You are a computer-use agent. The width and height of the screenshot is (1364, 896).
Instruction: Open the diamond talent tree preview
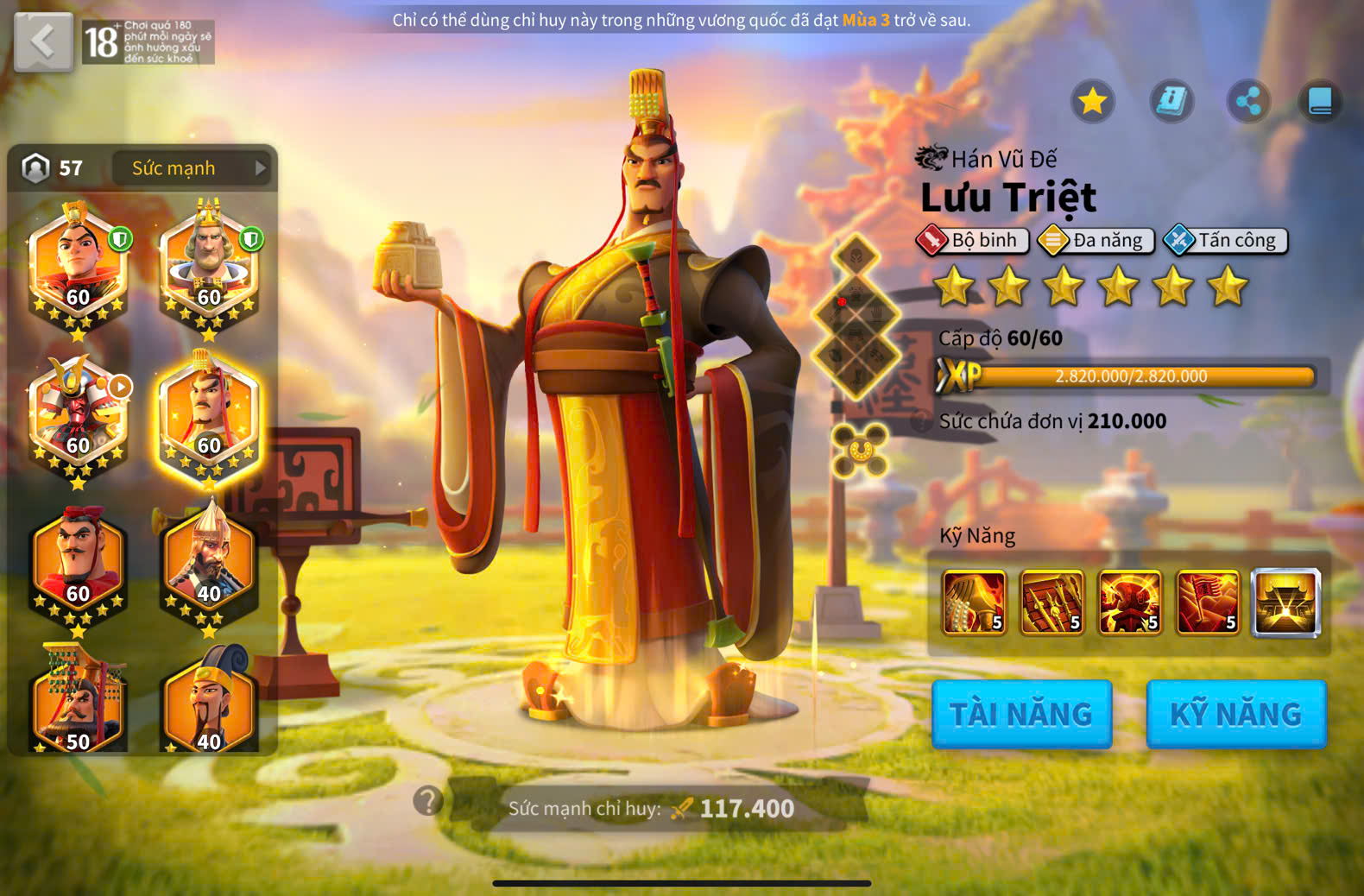pyautogui.click(x=856, y=318)
